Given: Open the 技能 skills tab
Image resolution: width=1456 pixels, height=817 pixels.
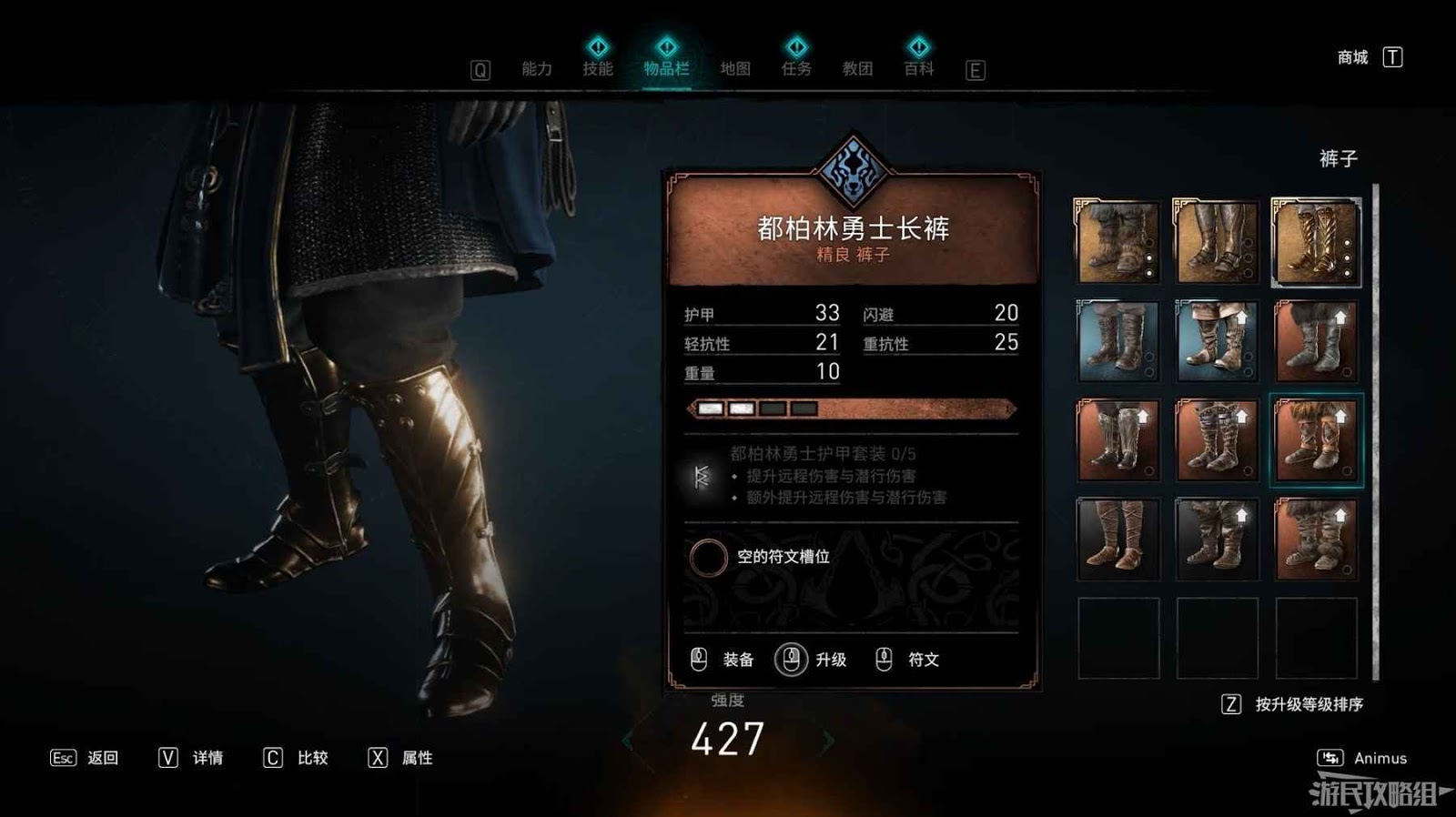Looking at the screenshot, I should (x=598, y=69).
